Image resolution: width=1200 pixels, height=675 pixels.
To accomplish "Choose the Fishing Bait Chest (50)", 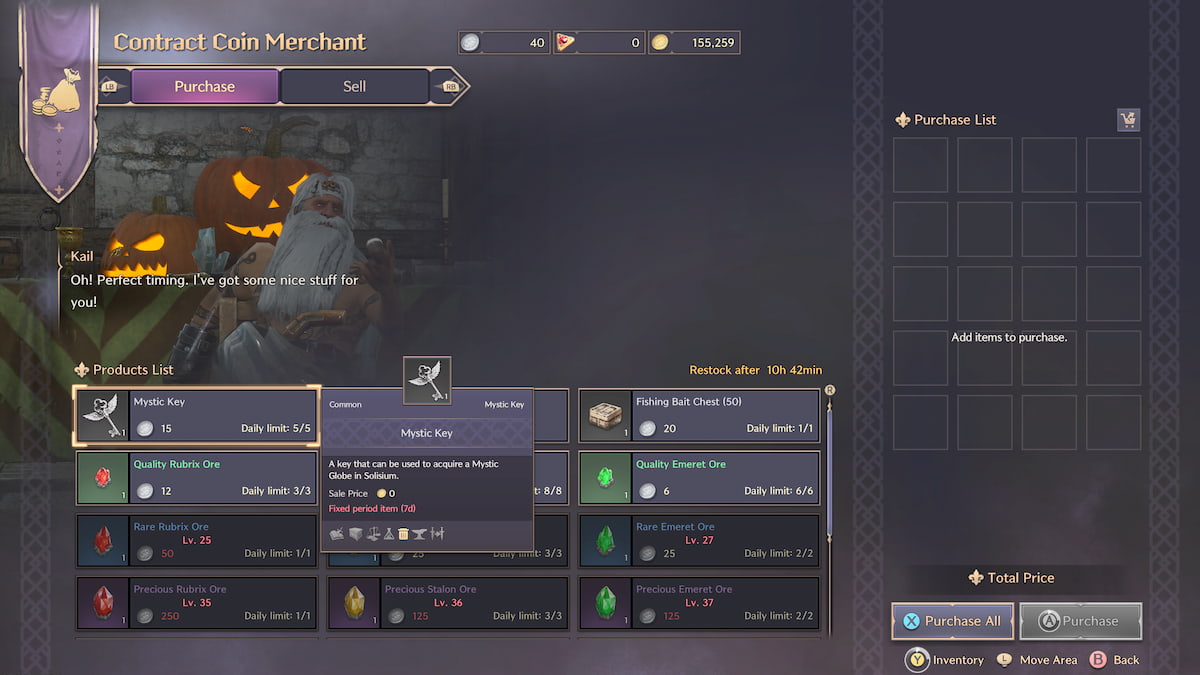I will [x=699, y=415].
